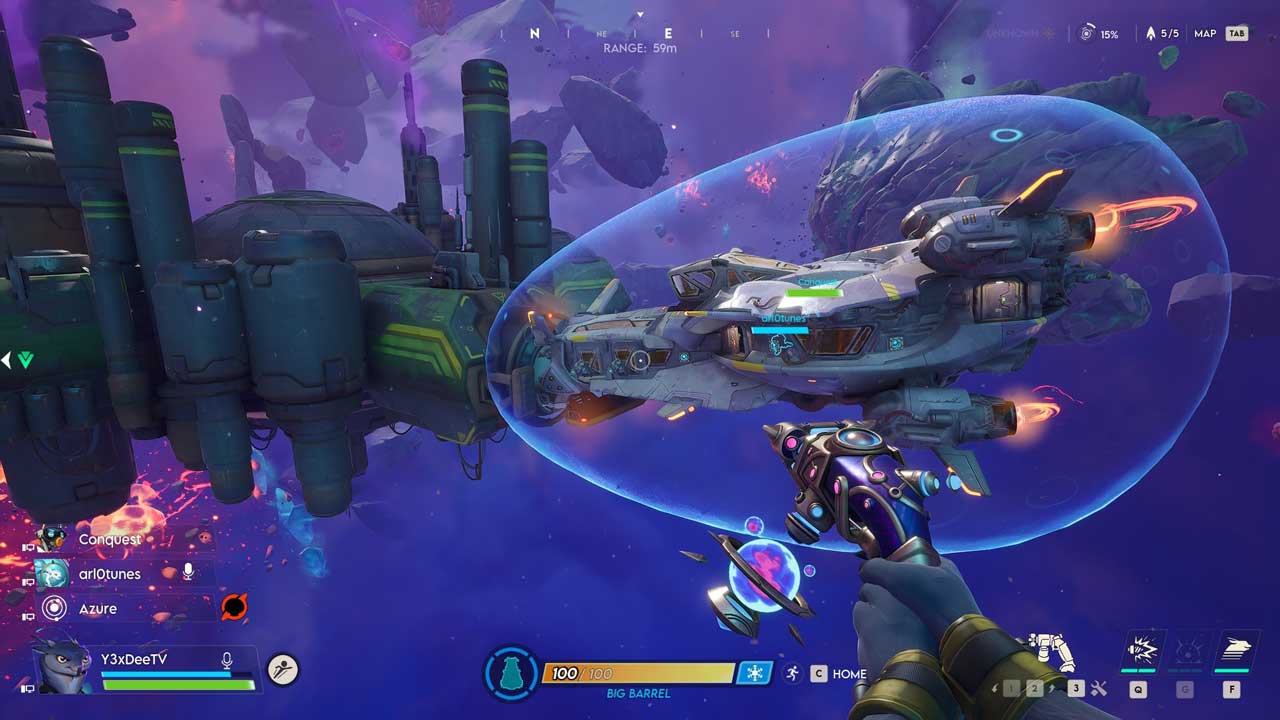Image resolution: width=1280 pixels, height=720 pixels.
Task: Toggle your own microphone icon beside Y3xDeeTV
Action: point(227,660)
